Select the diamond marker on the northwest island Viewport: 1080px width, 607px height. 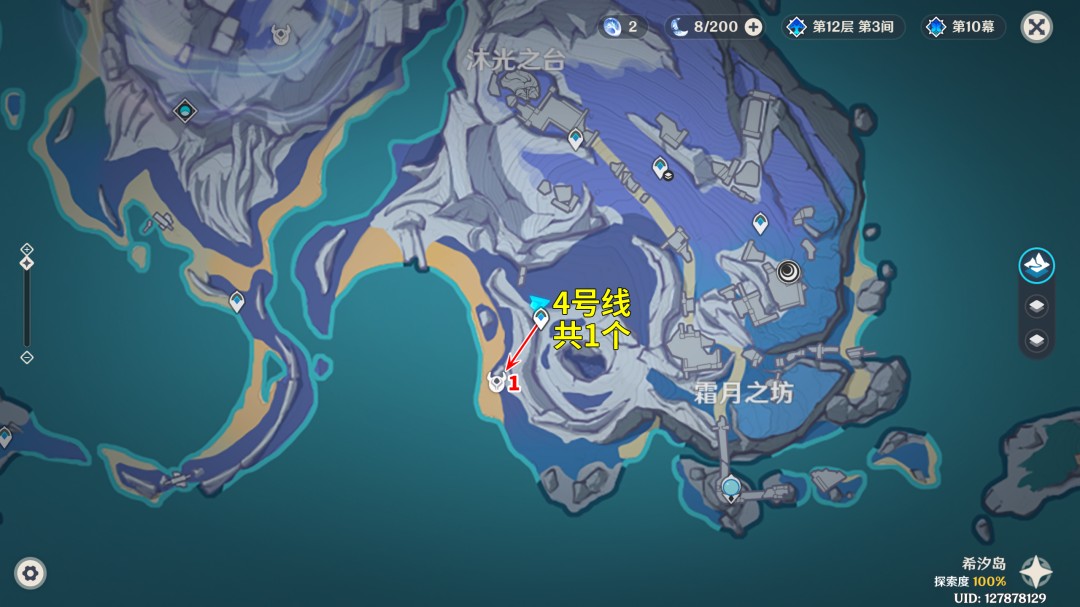pyautogui.click(x=184, y=110)
